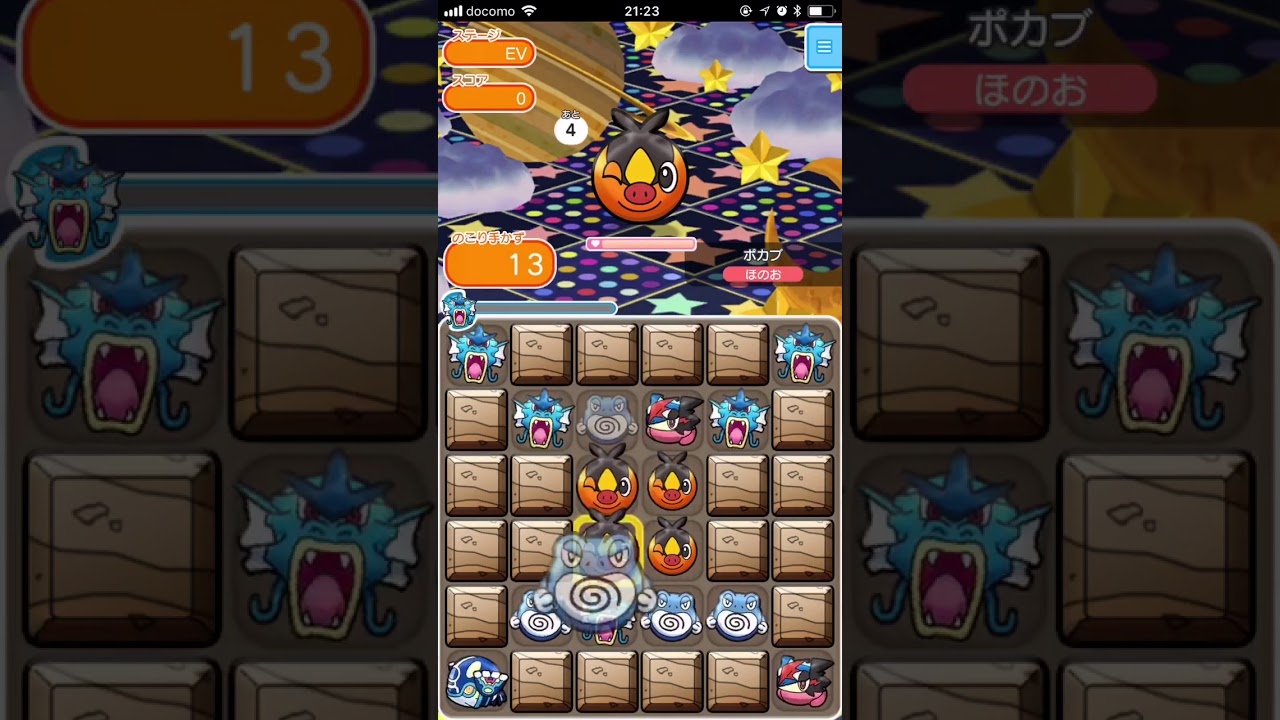Viewport: 1280px width, 720px height.
Task: Open the blue hamburger pause menu
Action: (x=823, y=47)
